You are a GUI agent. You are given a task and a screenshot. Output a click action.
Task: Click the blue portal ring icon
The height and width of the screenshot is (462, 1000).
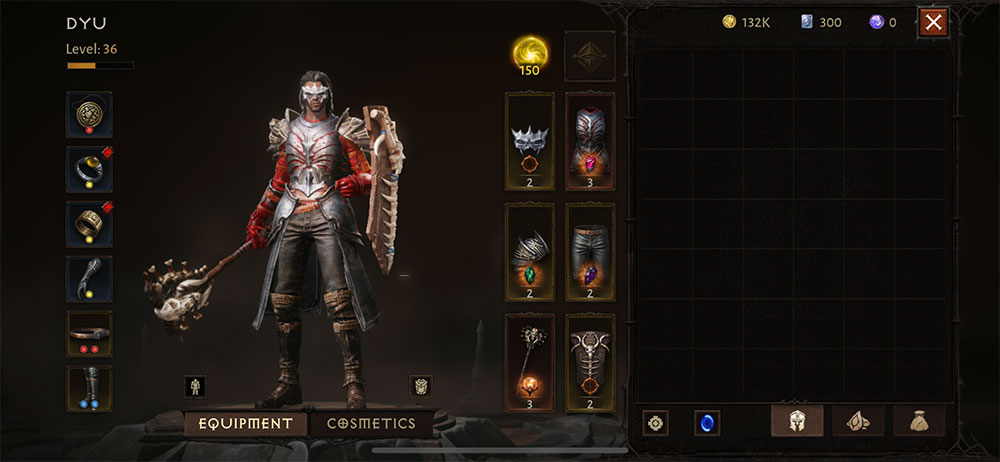(707, 423)
